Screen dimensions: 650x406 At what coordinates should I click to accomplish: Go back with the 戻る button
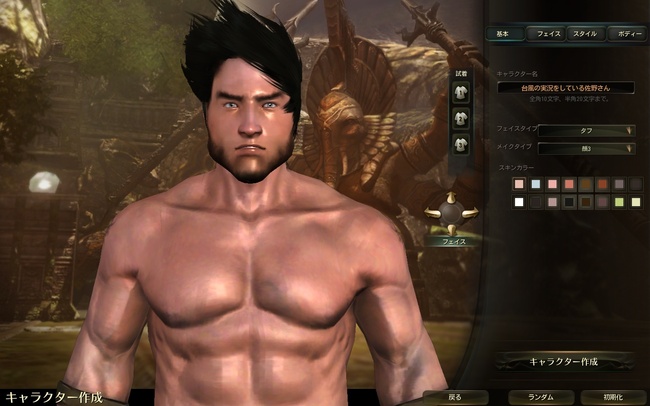(455, 397)
